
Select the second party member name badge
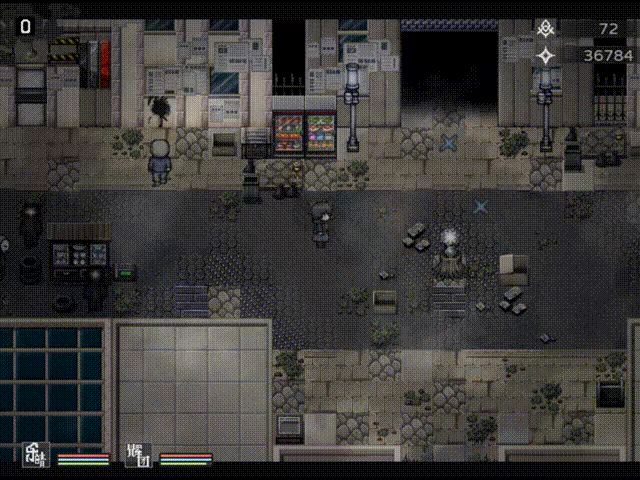(137, 455)
